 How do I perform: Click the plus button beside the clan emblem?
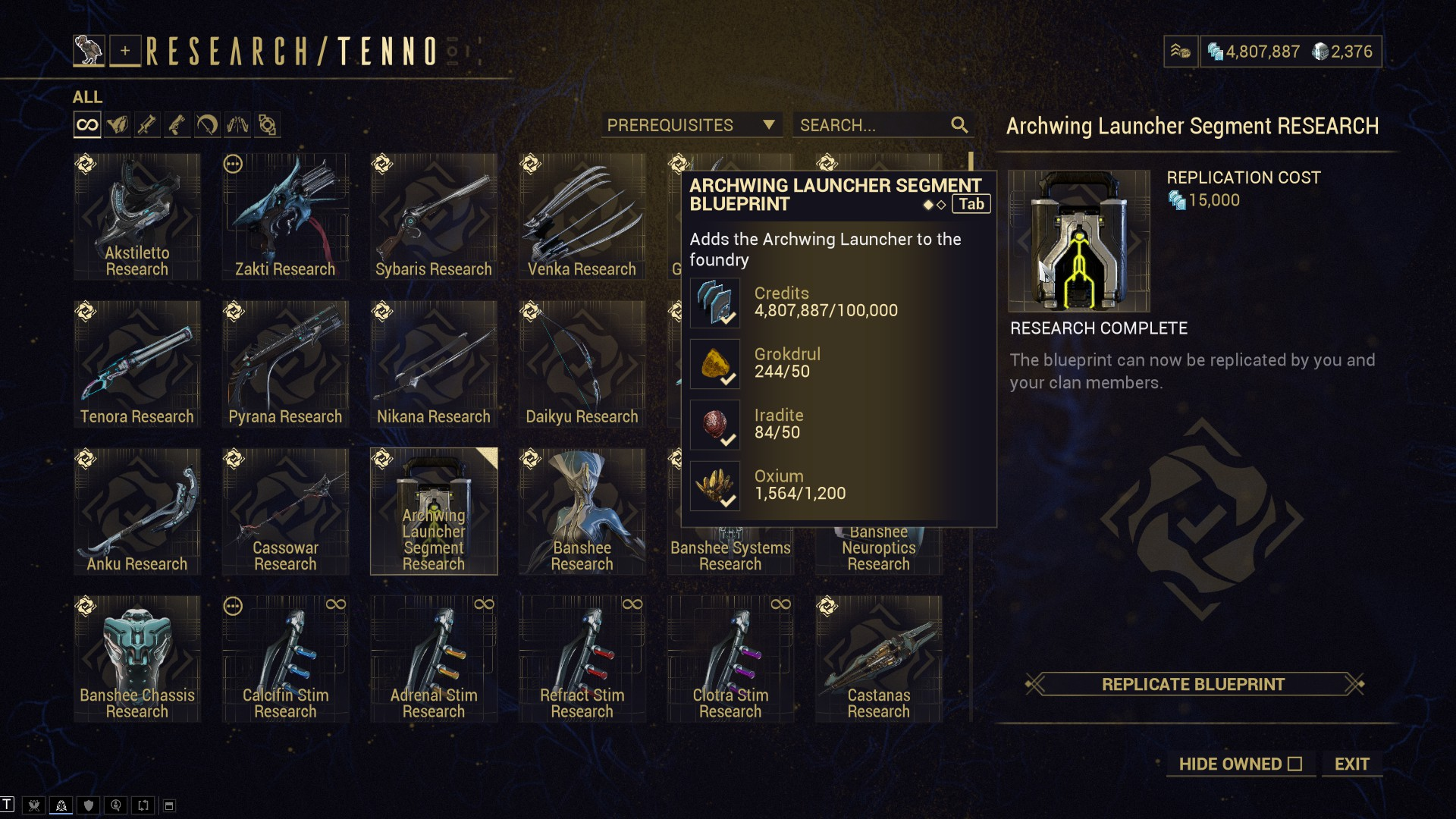pos(125,52)
